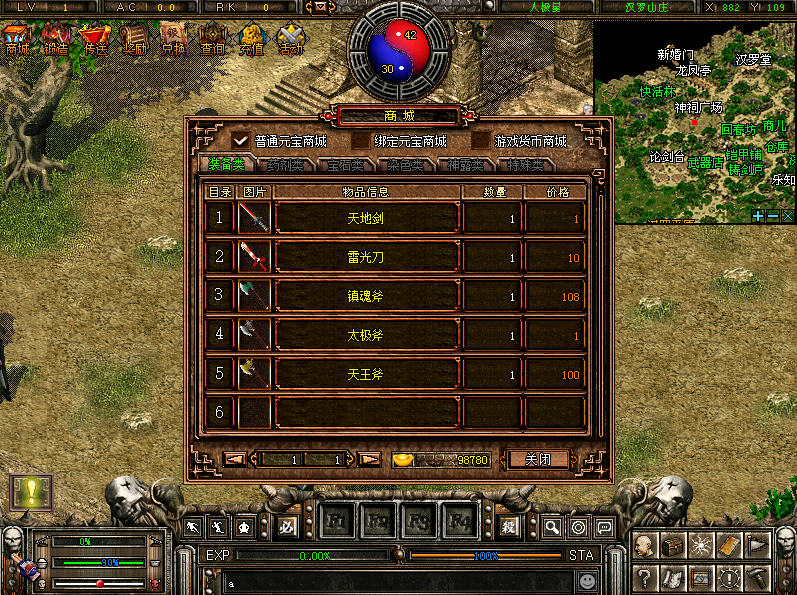Open the 传送 teleport menu icon
The image size is (797, 595).
95,40
